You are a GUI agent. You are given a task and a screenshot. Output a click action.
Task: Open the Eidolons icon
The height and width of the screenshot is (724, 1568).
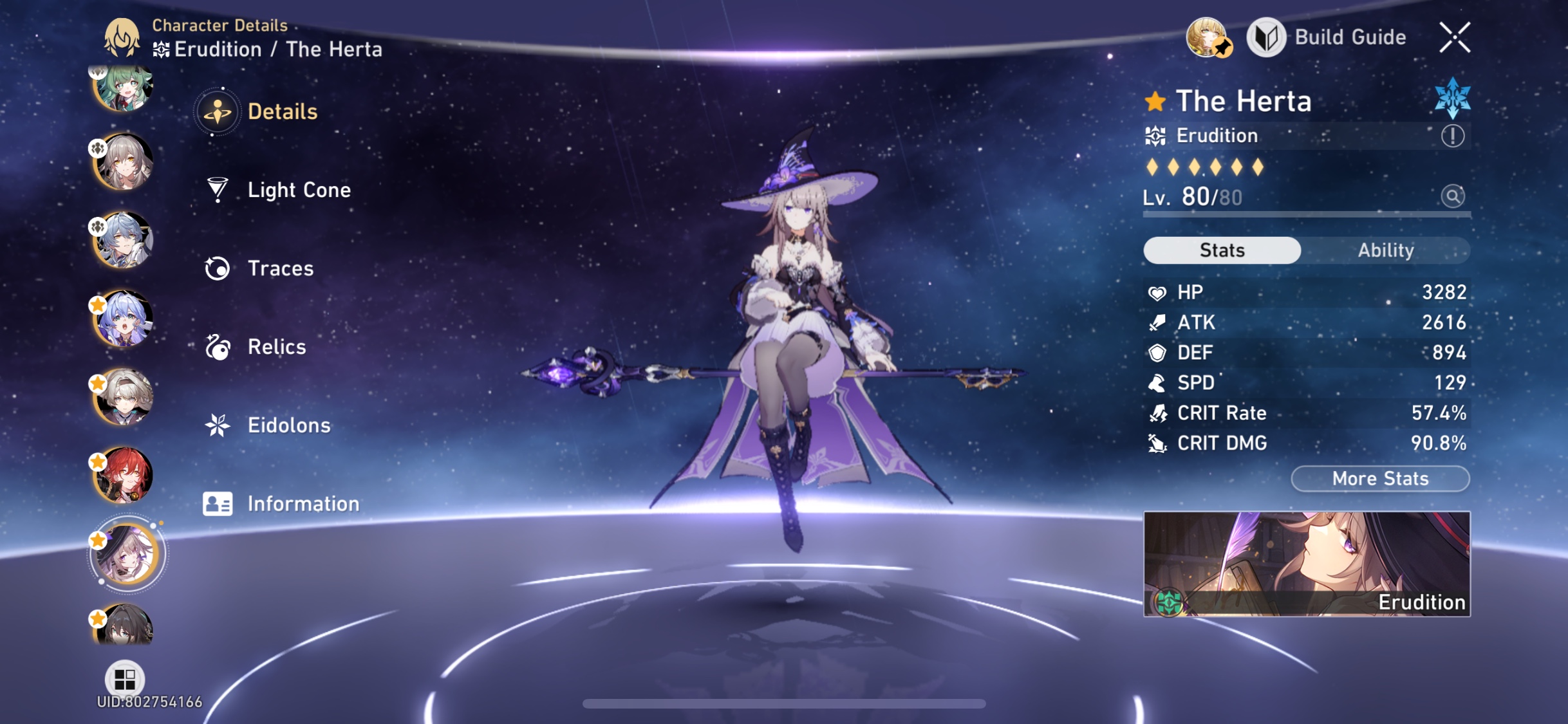point(219,425)
